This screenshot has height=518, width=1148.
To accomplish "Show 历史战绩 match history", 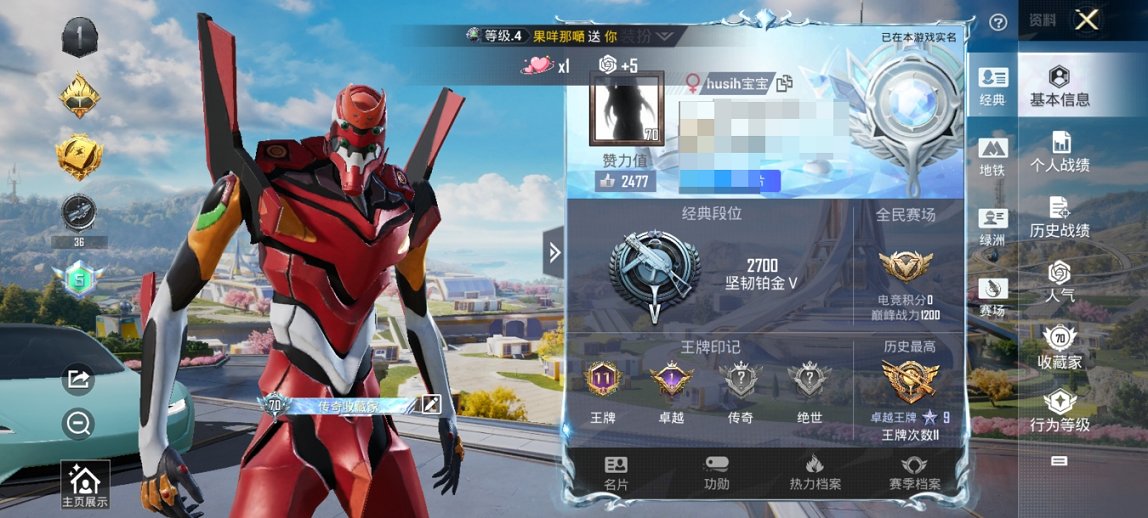I will coord(1060,217).
